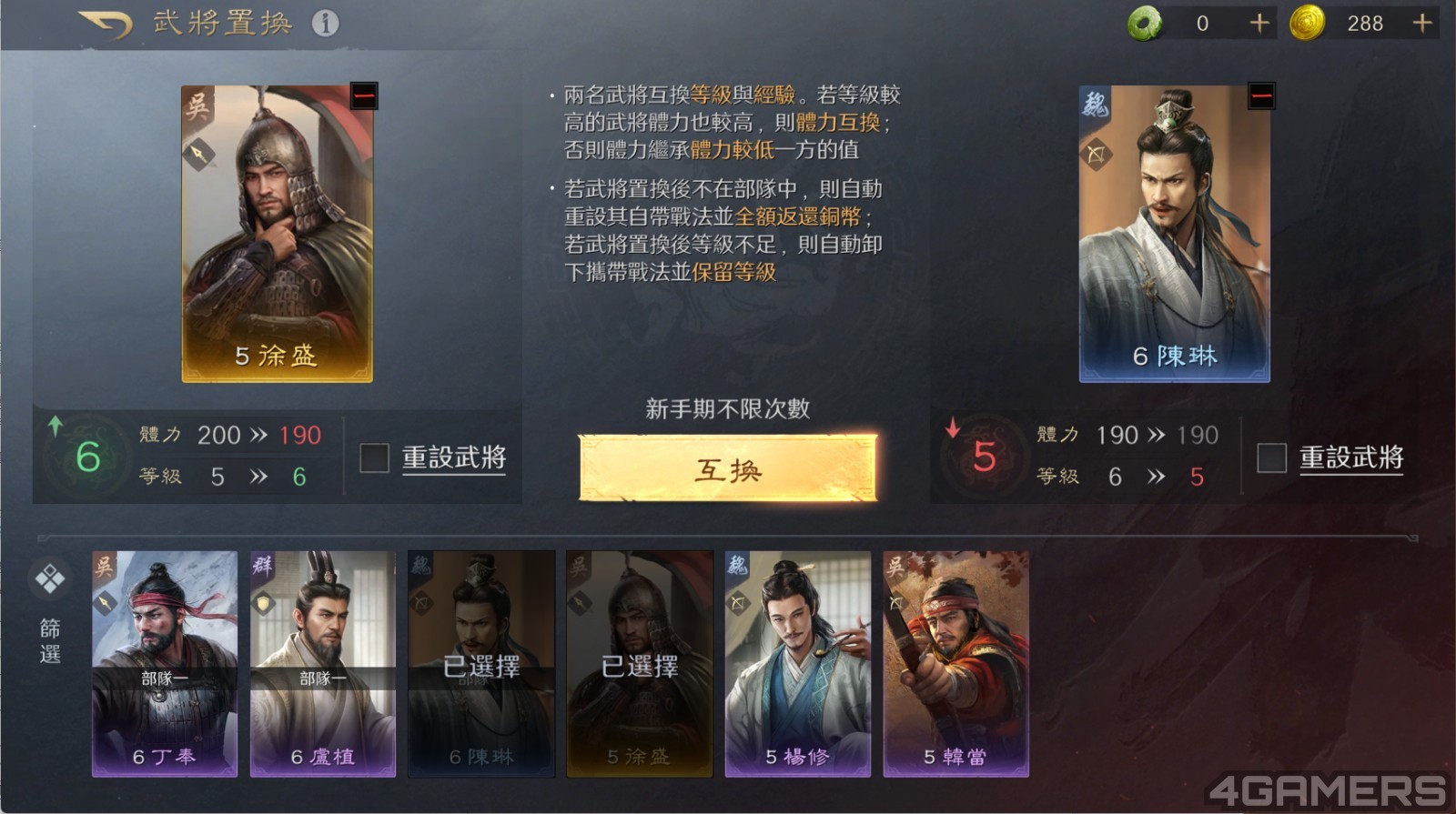Remove 涂盛 using the red minus button
This screenshot has width=1456, height=814.
click(x=362, y=95)
